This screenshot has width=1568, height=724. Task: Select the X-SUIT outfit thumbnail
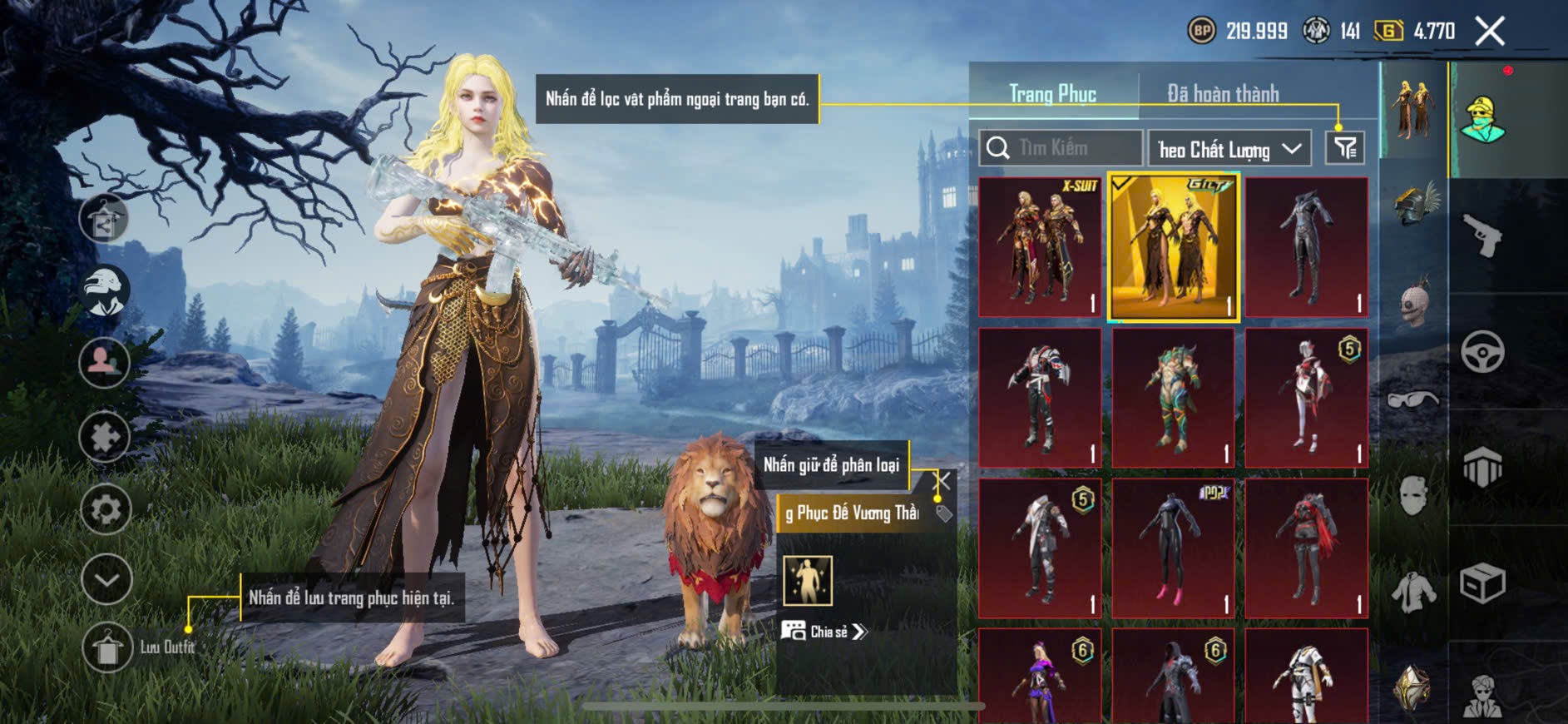[x=1040, y=246]
